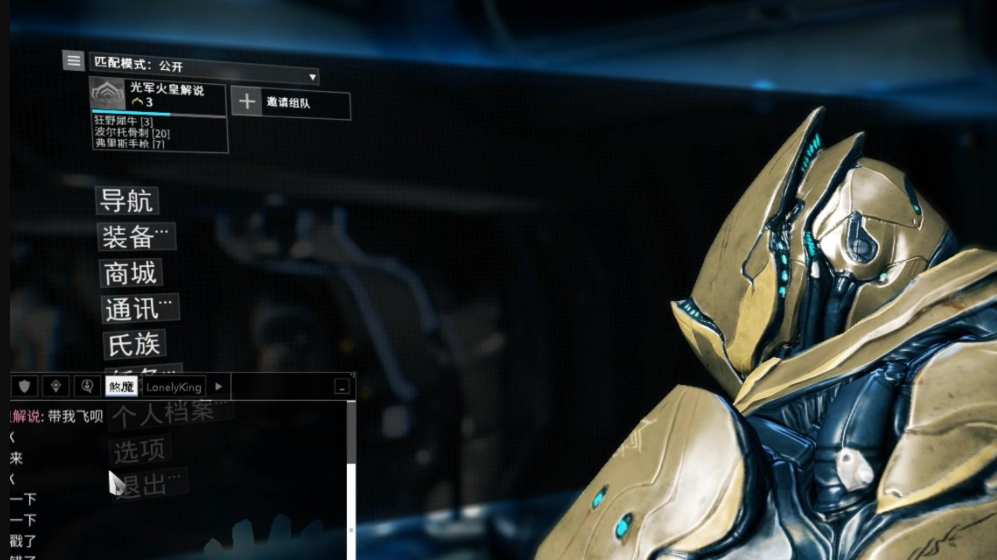The image size is (997, 560).
Task: Invite players with 邀请组队 button
Action: [291, 103]
